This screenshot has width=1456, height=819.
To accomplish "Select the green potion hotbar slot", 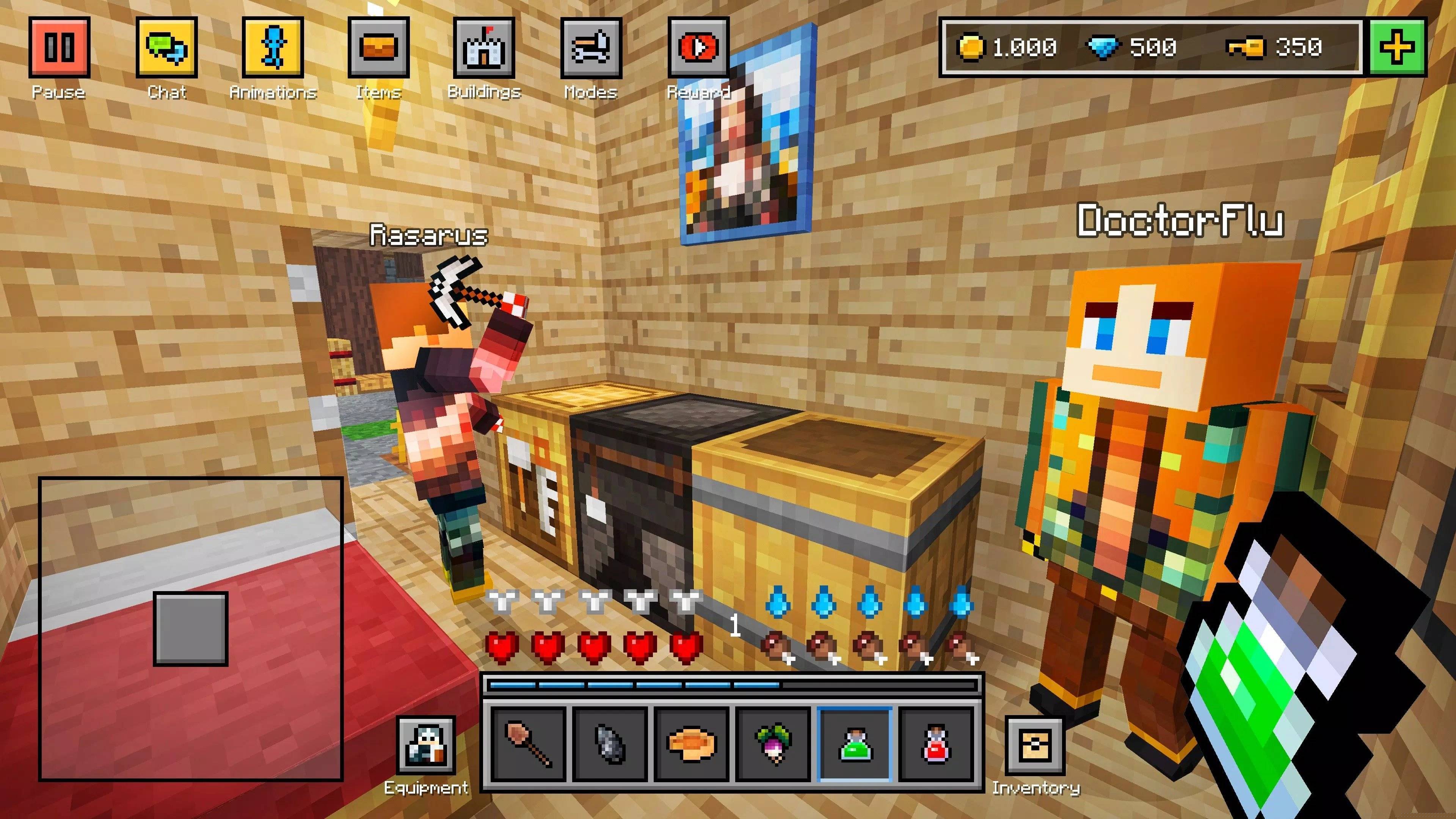I will (855, 744).
